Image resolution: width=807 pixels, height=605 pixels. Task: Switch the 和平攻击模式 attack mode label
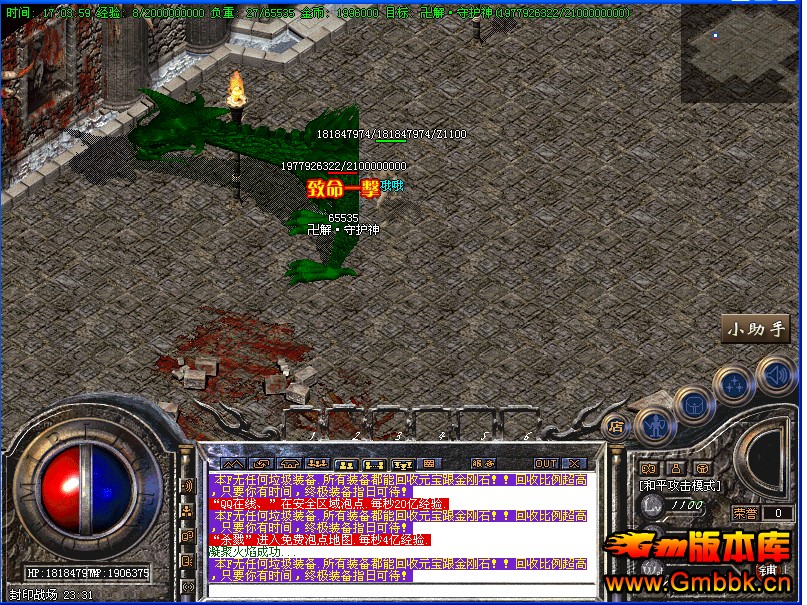click(x=680, y=485)
